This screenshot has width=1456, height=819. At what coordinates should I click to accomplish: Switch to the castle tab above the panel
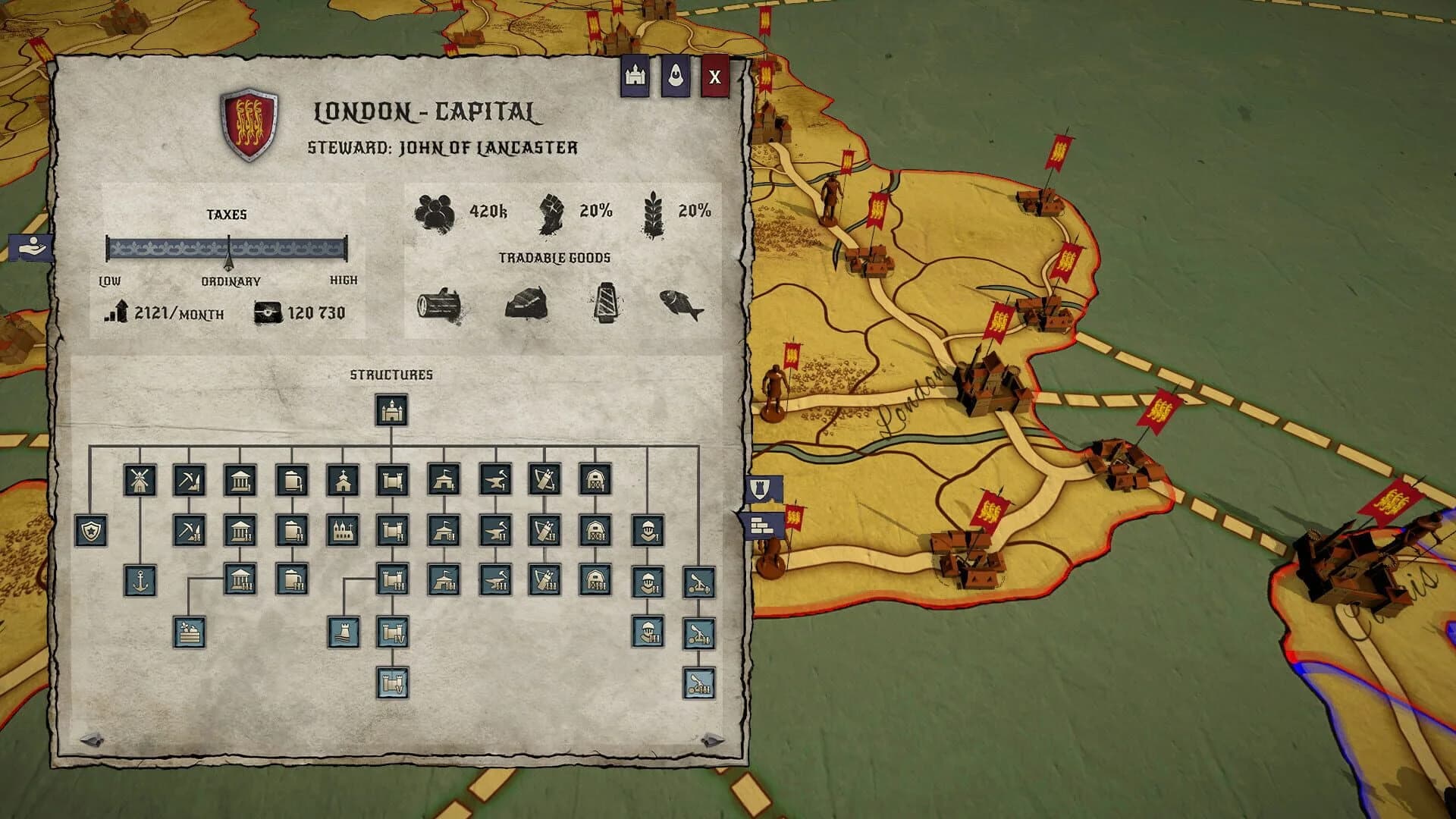point(635,74)
